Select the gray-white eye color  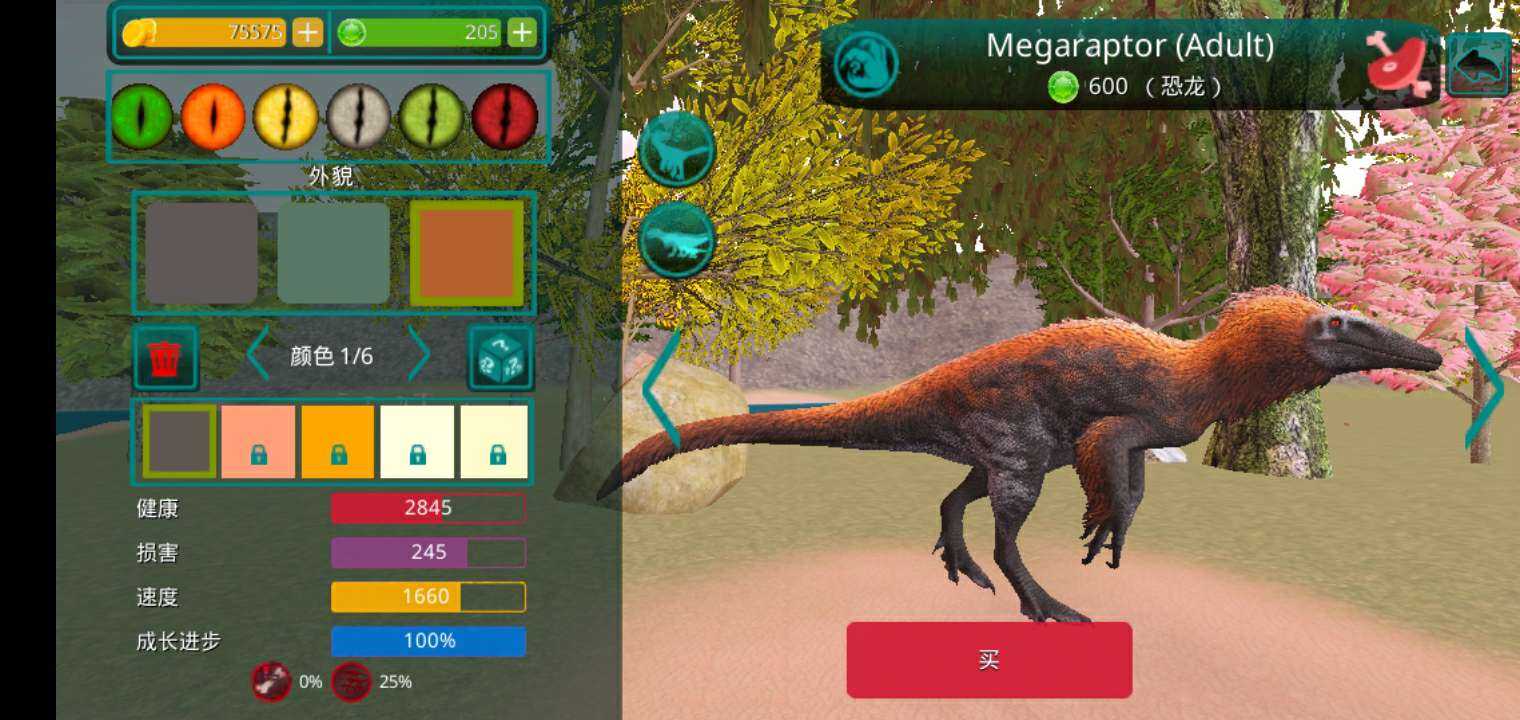358,116
